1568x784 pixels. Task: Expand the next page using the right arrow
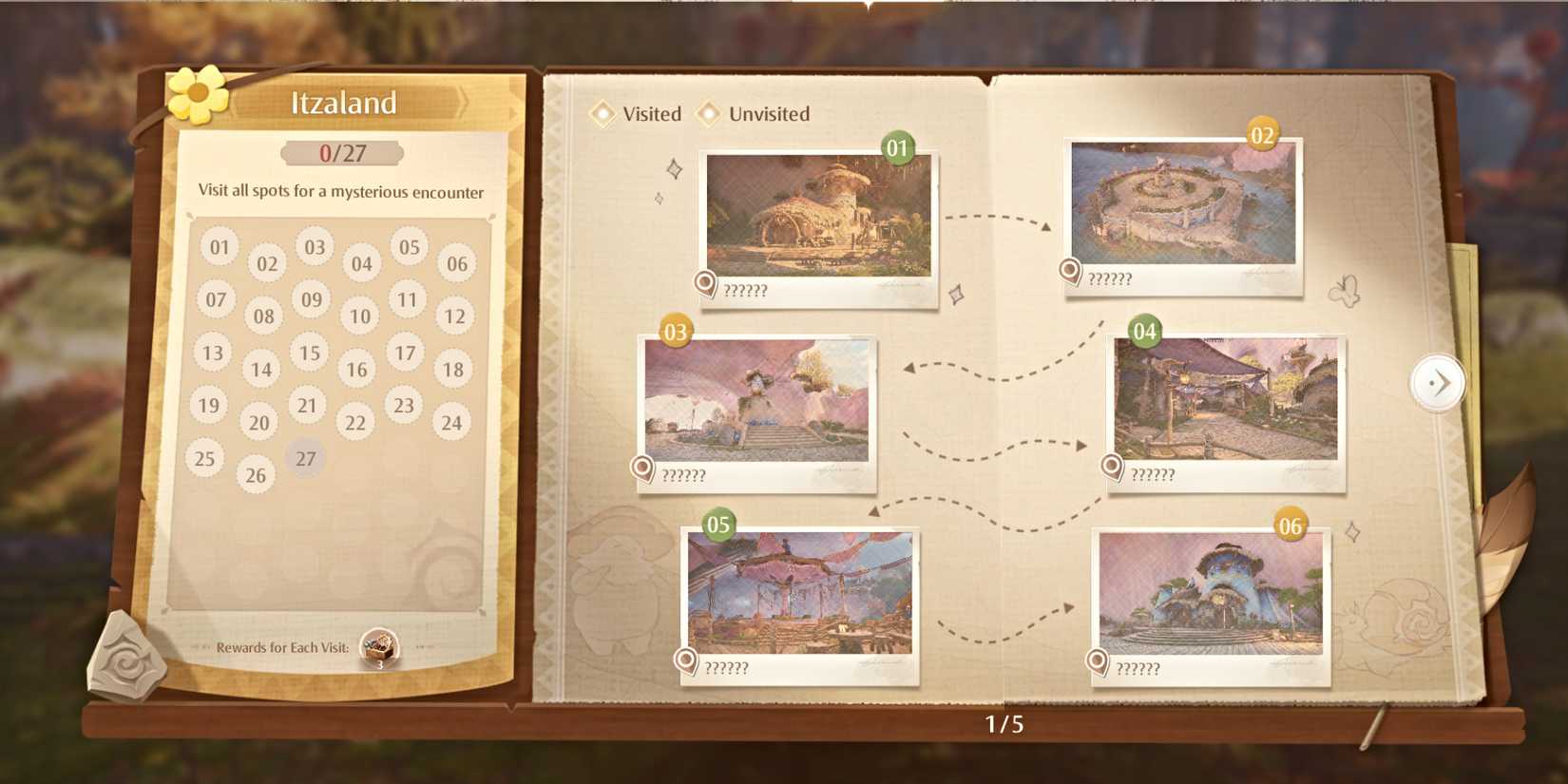1438,382
